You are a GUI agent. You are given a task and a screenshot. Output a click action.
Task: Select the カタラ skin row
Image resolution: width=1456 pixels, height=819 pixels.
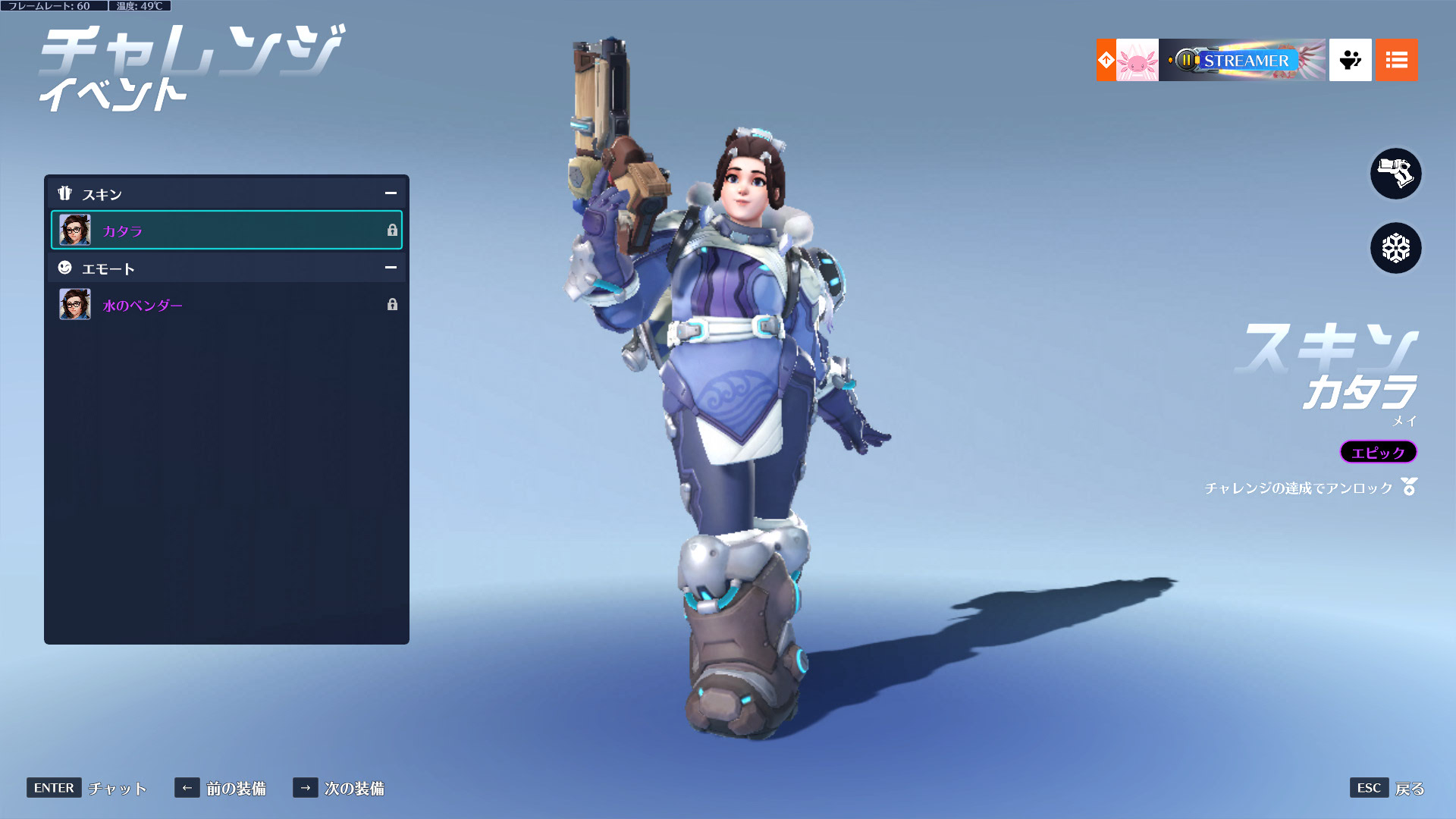[226, 231]
